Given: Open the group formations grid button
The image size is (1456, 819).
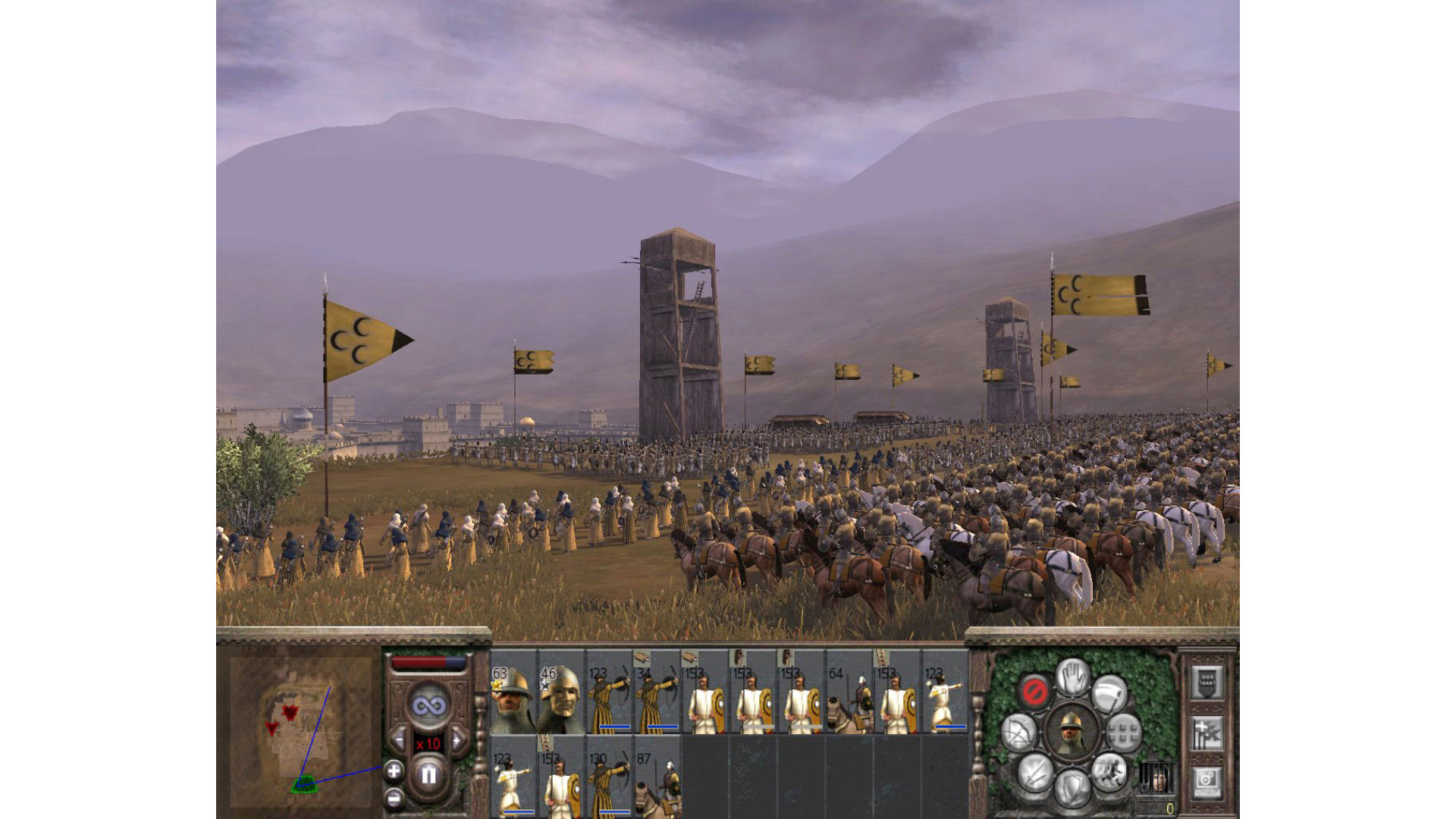Looking at the screenshot, I should (x=1123, y=733).
